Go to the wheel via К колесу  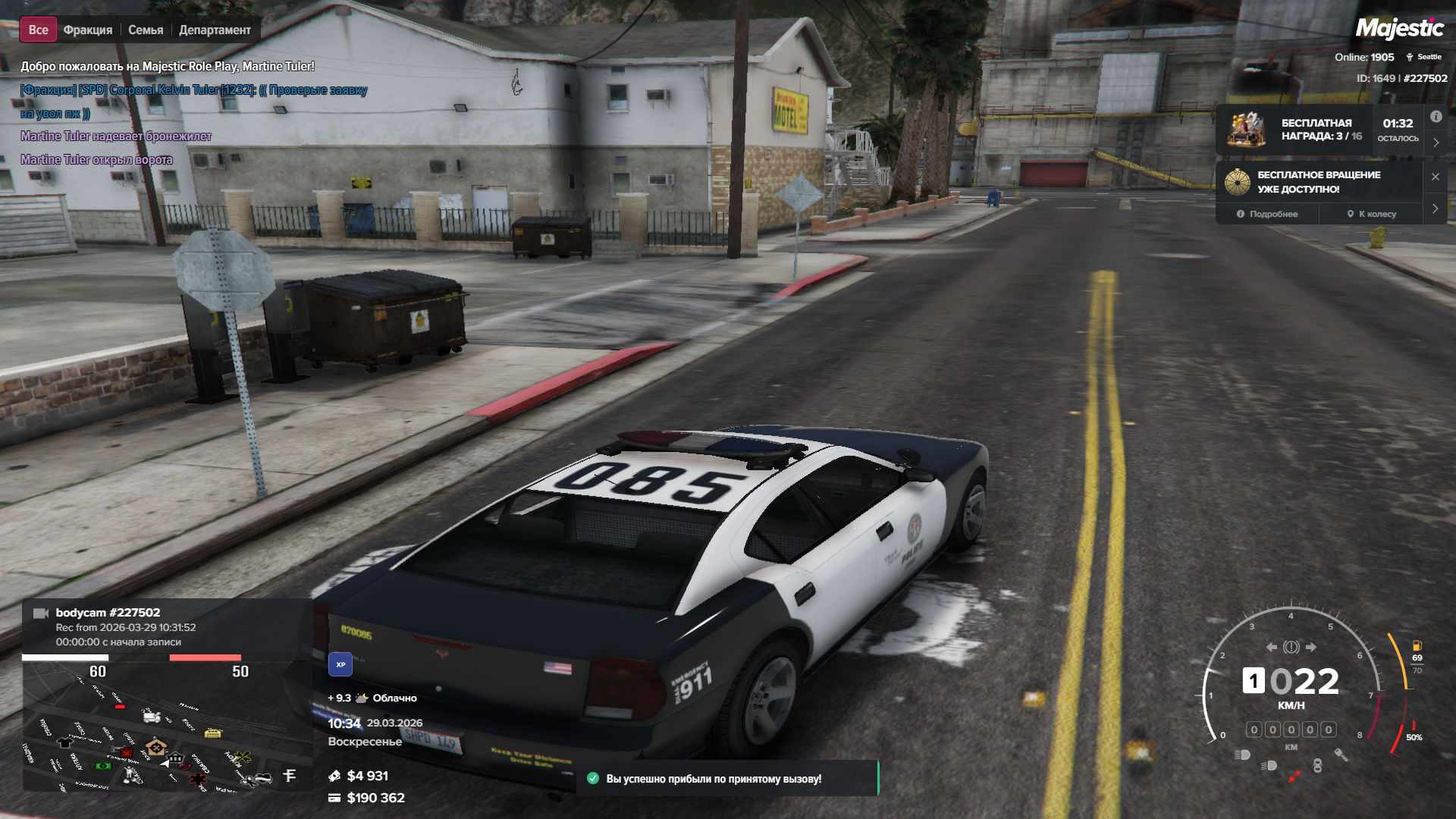pos(1372,214)
